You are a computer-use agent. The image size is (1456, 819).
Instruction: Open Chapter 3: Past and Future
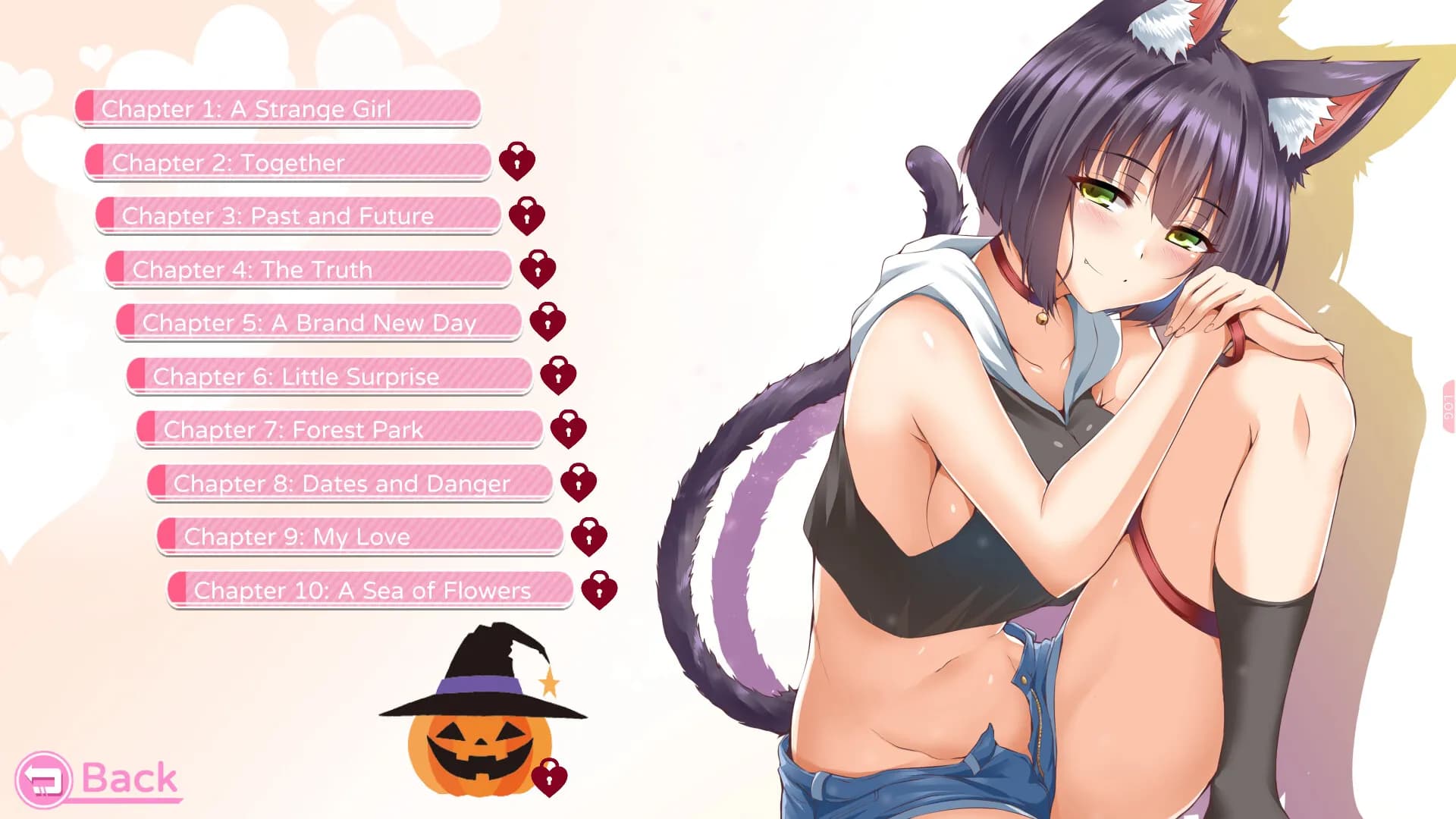click(x=300, y=216)
